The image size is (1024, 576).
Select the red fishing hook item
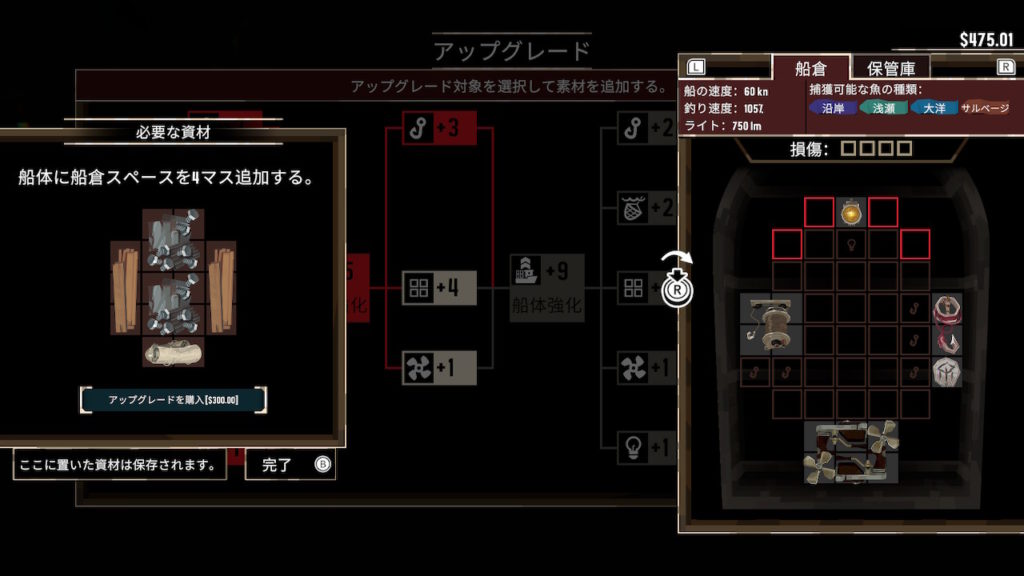point(948,342)
